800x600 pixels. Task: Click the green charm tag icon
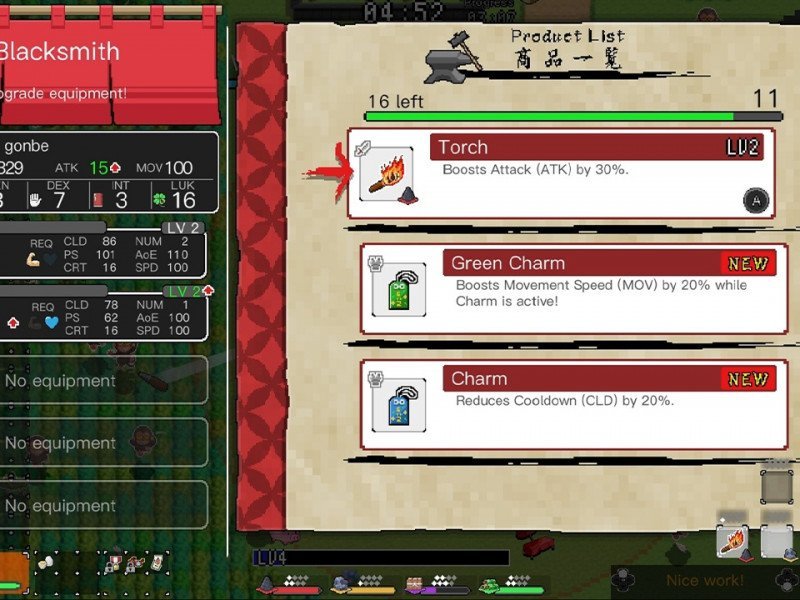click(399, 290)
